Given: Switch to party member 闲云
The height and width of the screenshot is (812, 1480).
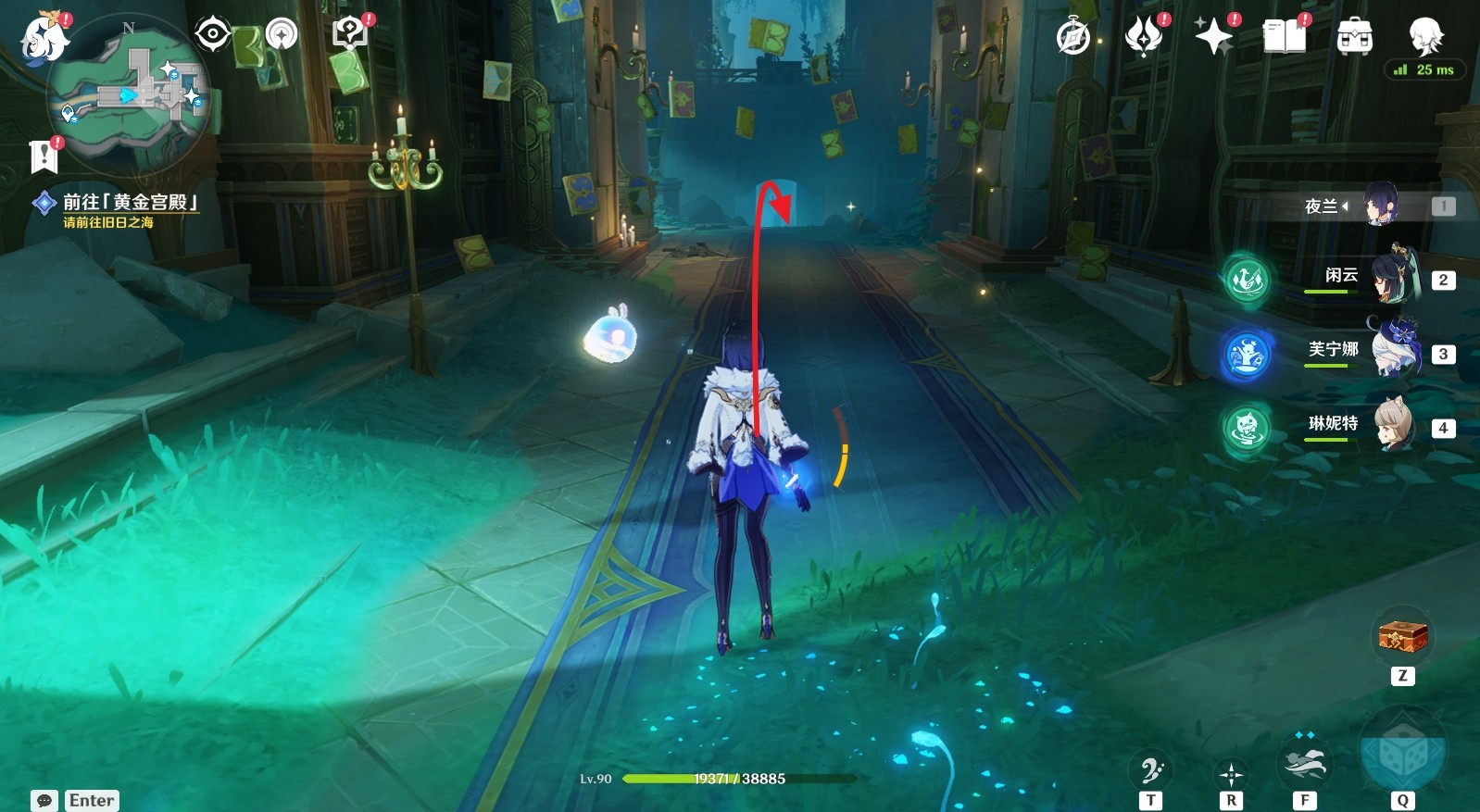Looking at the screenshot, I should [1390, 279].
